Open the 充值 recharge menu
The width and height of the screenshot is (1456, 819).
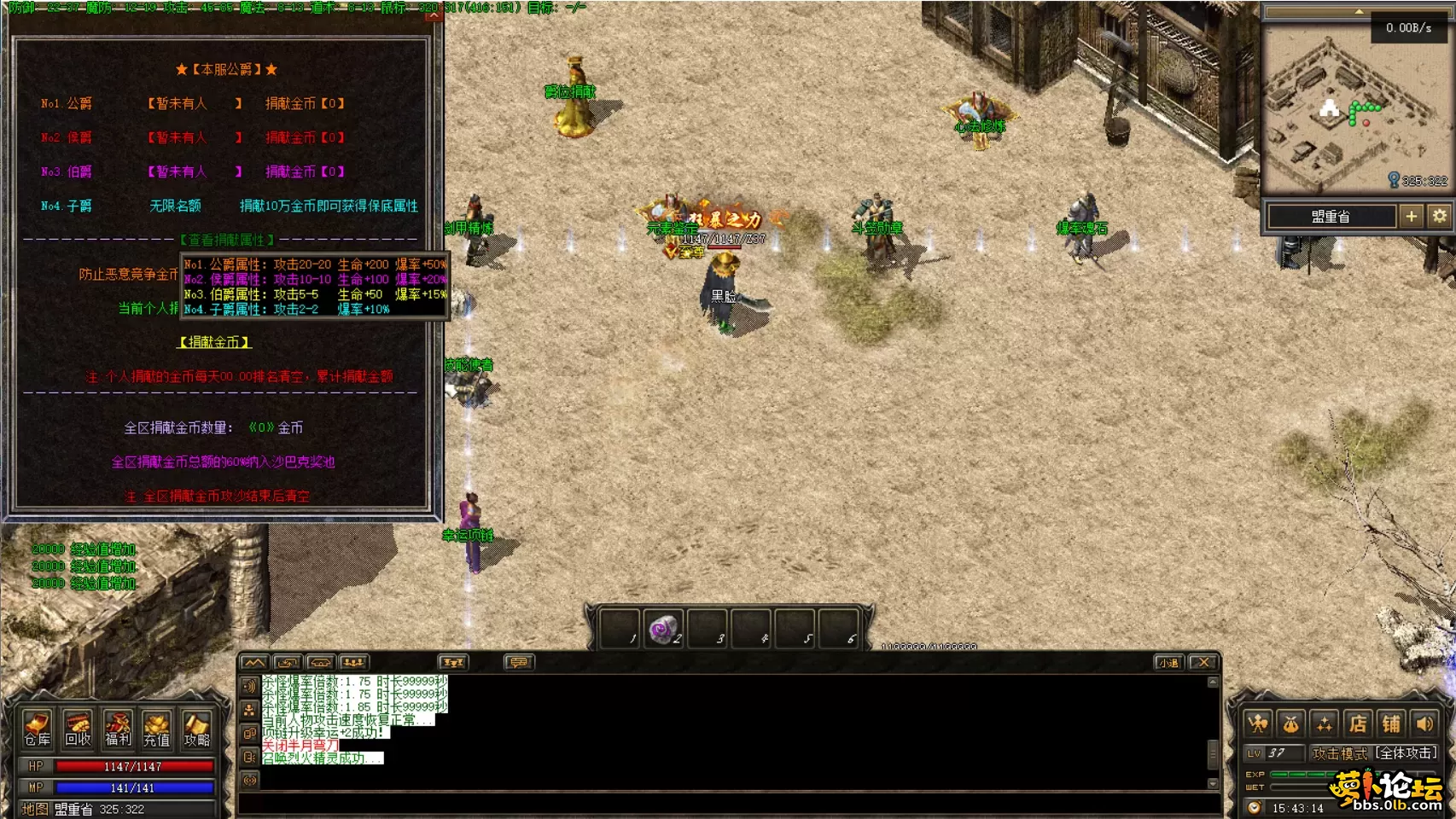click(x=157, y=729)
